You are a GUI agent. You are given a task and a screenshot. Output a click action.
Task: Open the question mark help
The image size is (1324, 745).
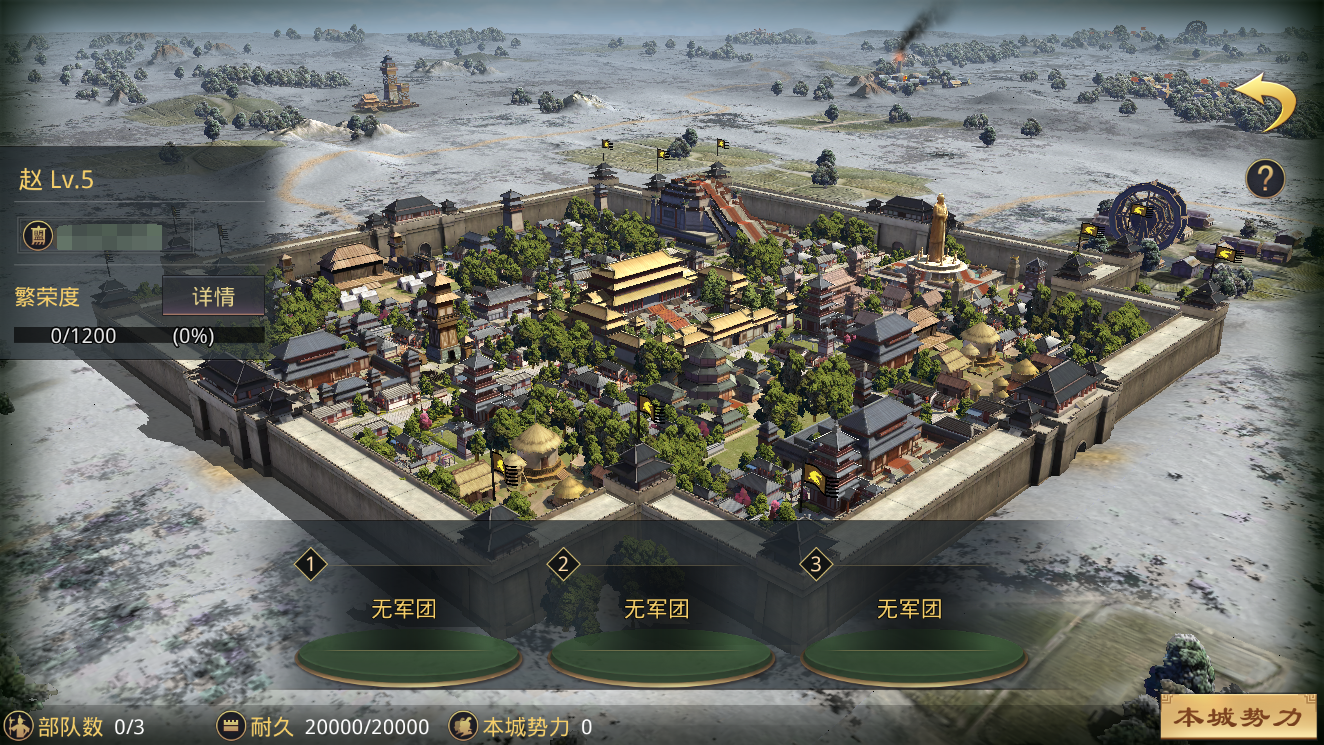point(1265,179)
